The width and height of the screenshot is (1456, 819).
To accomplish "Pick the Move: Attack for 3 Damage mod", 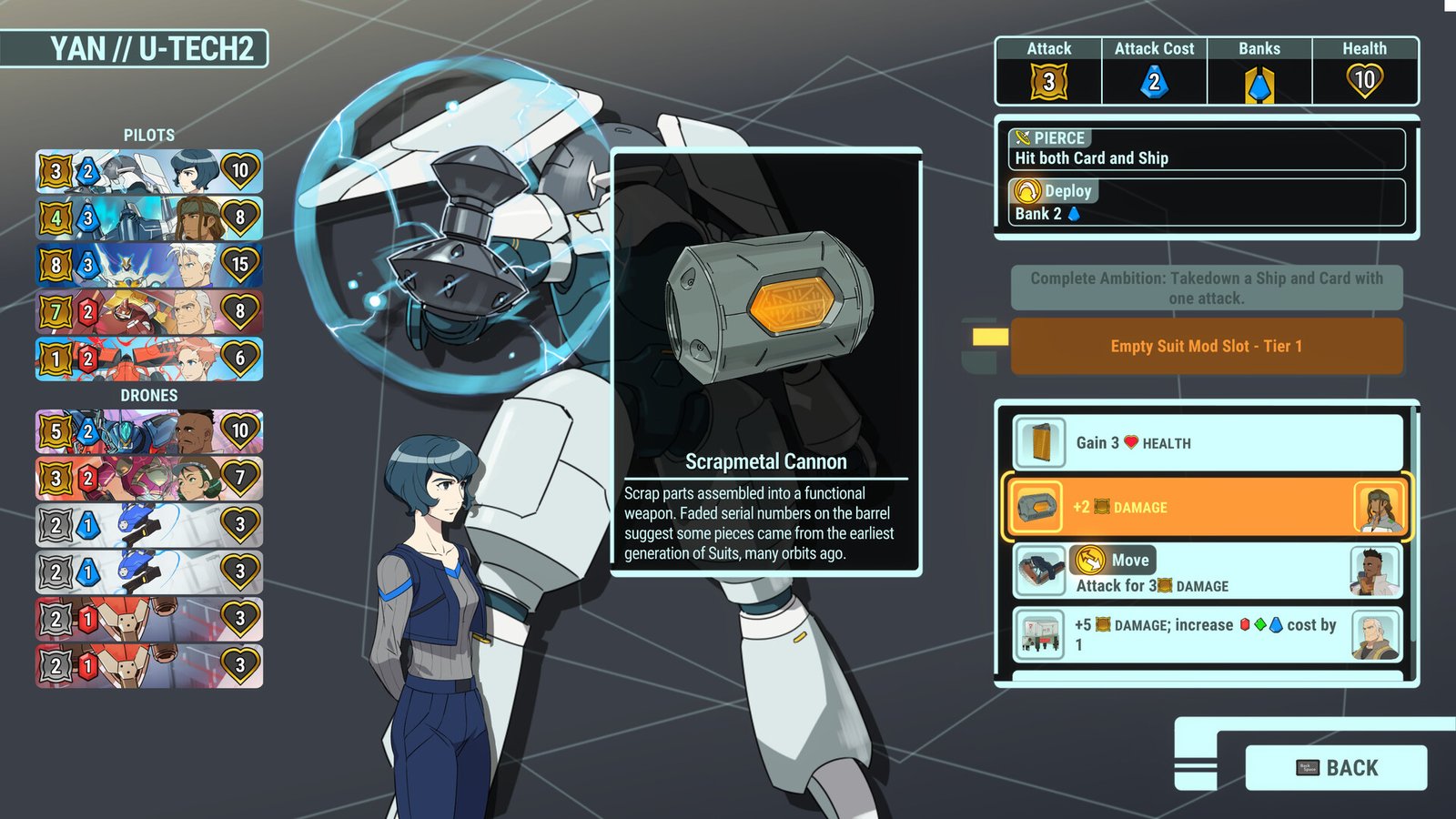I will 1207,572.
